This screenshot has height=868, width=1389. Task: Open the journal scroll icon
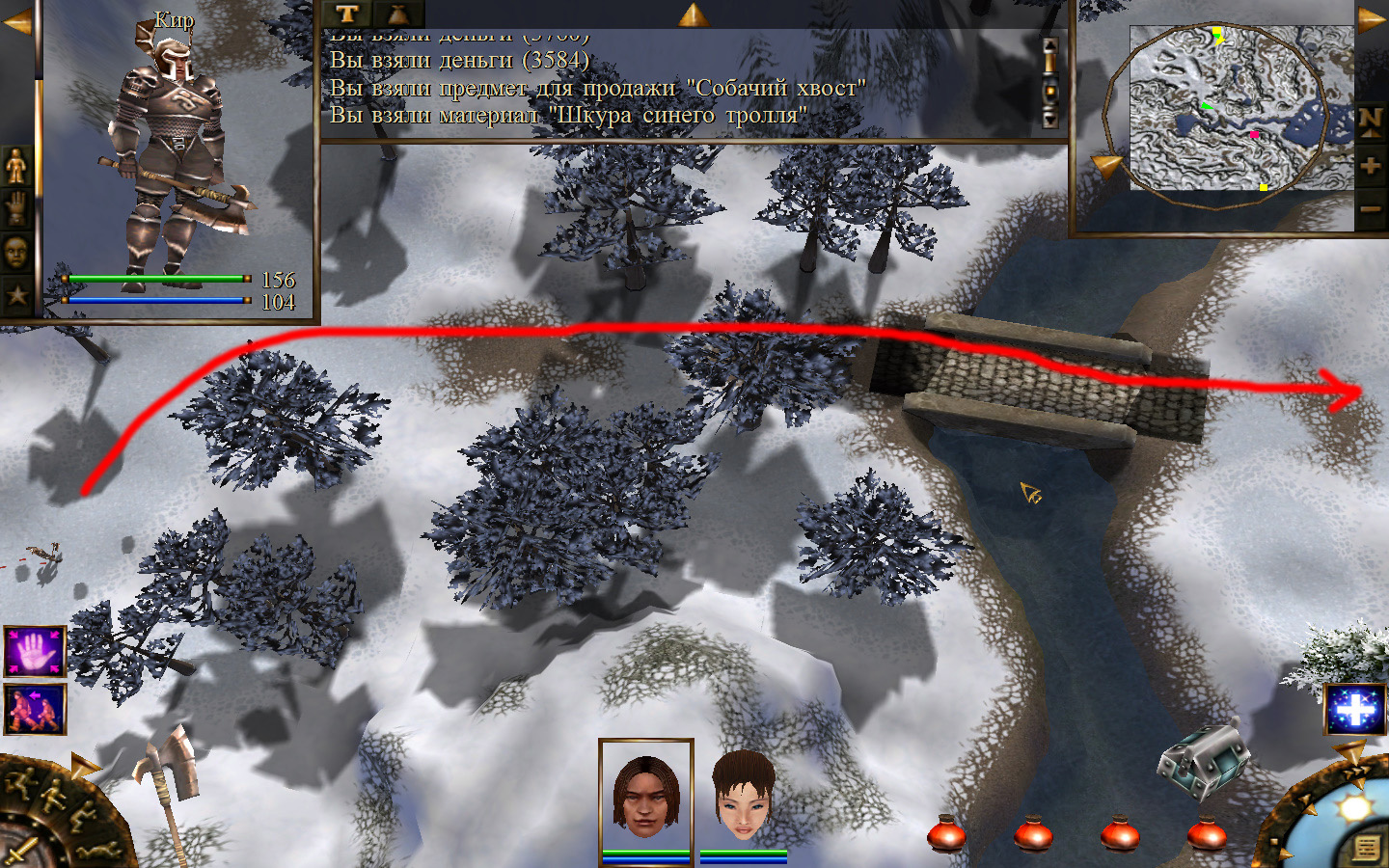pyautogui.click(x=1367, y=848)
